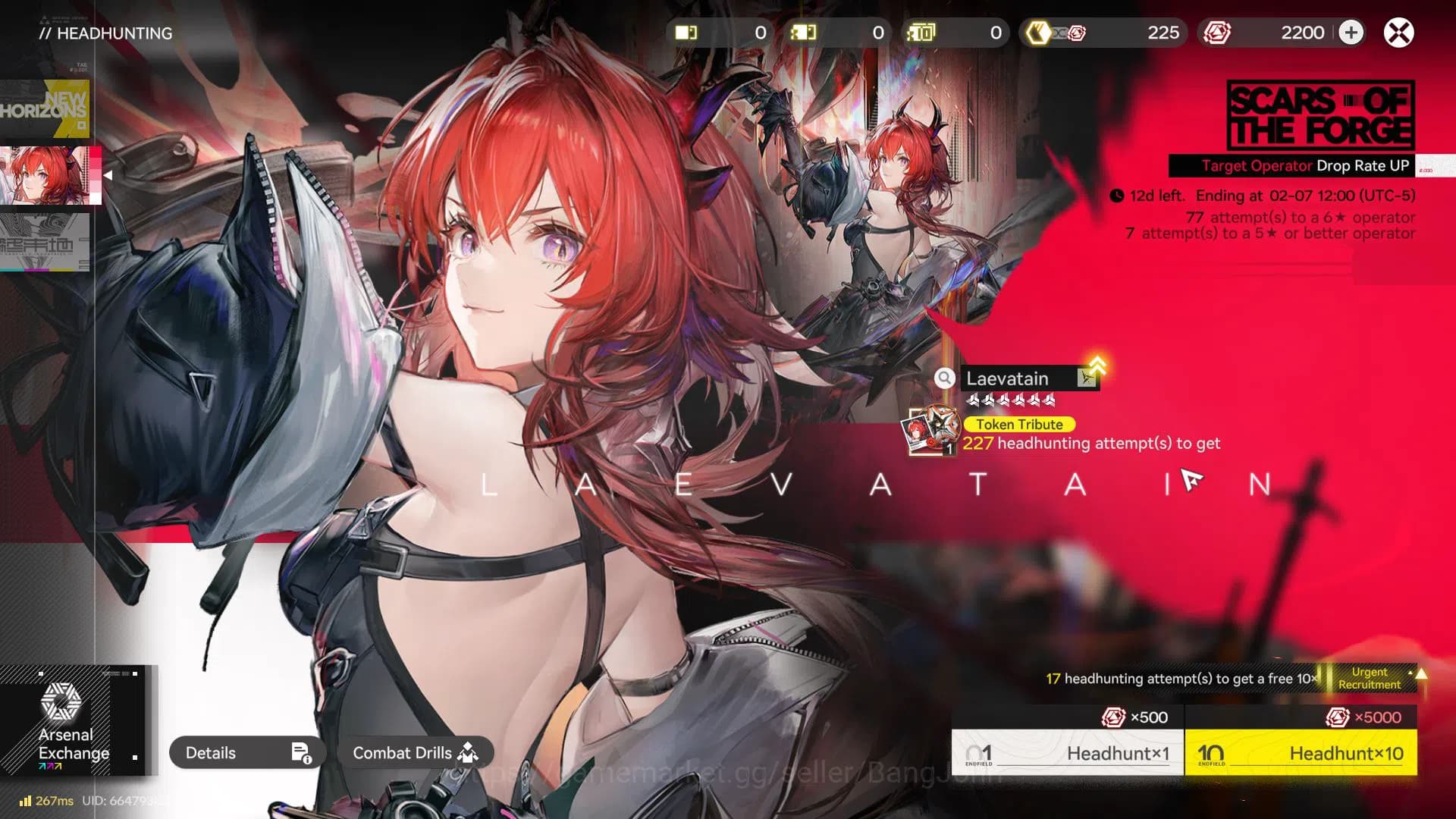Click the magnifier icon beside Laevatain's name
Screen dimensions: 1456x819
pyautogui.click(x=944, y=378)
